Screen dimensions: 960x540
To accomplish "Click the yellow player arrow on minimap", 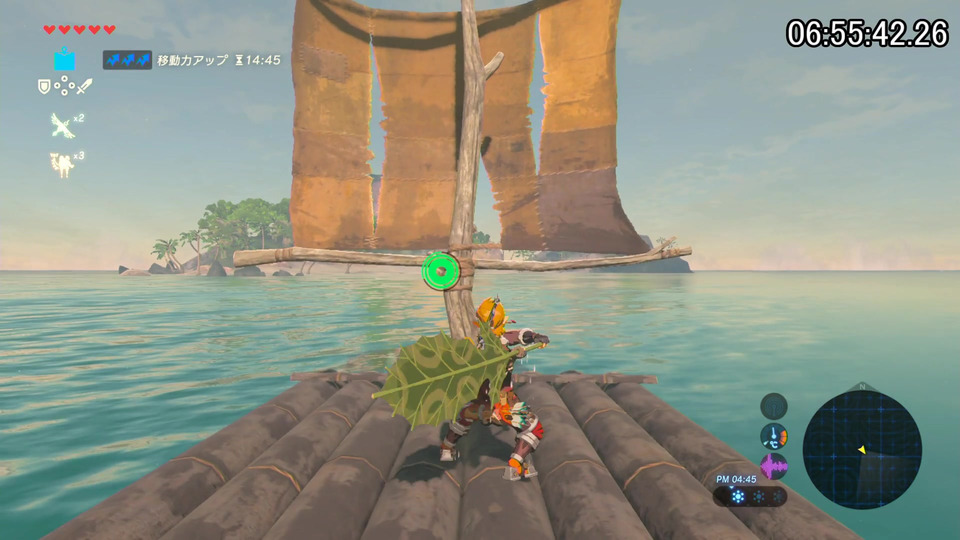I will click(862, 450).
